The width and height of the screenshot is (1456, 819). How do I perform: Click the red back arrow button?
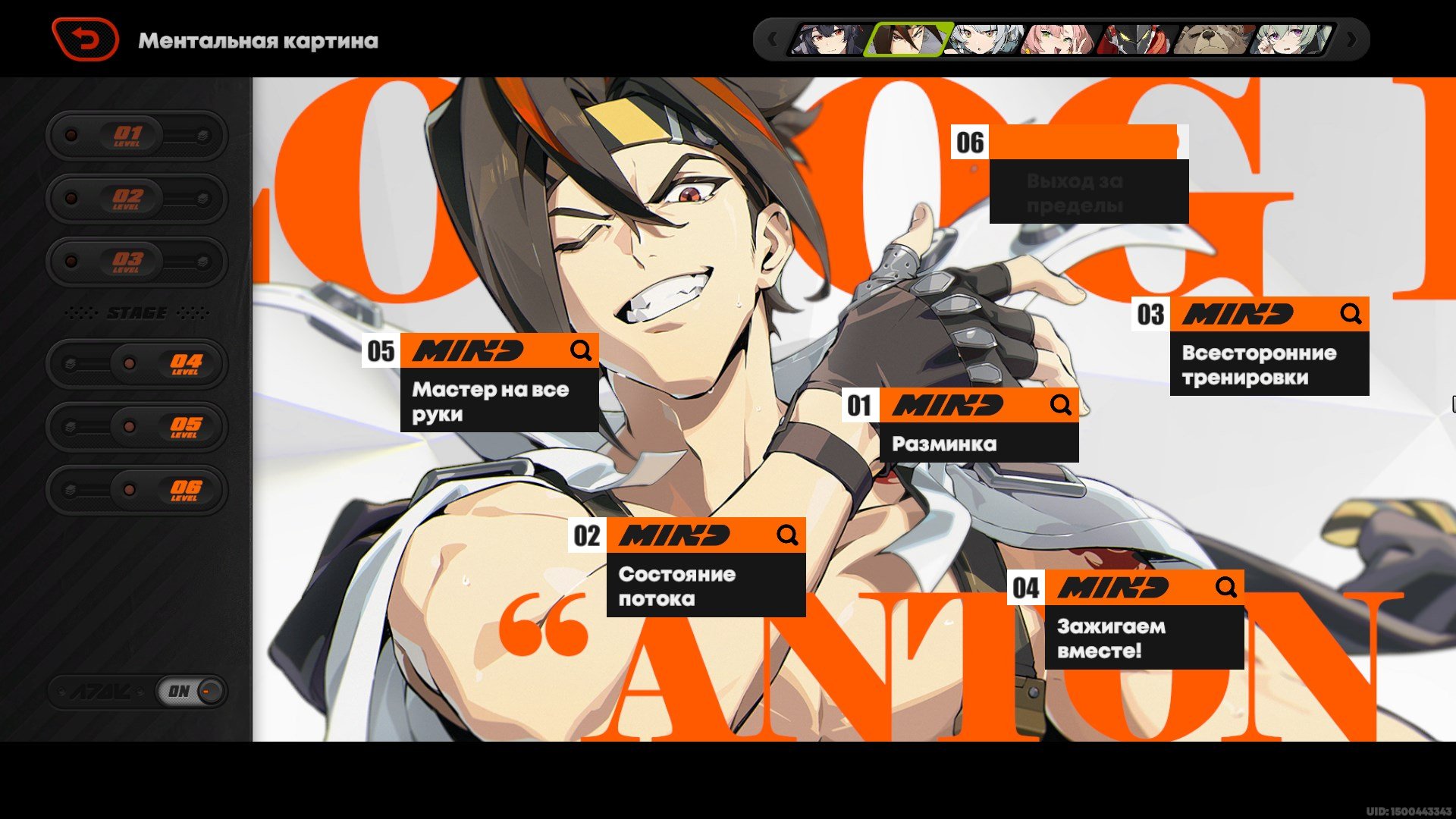pyautogui.click(x=85, y=39)
